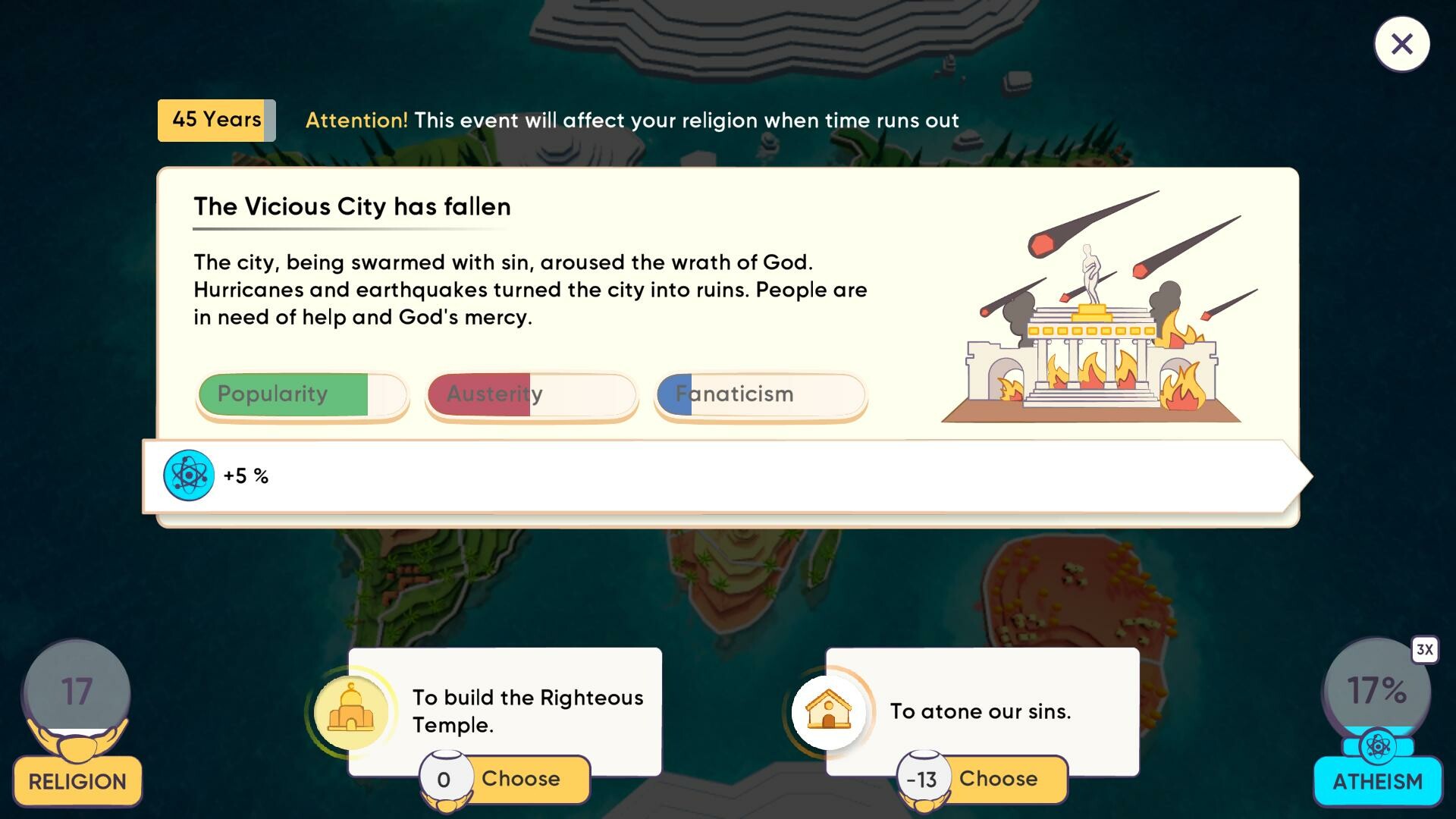Click the house icon on the atonement option

830,711
